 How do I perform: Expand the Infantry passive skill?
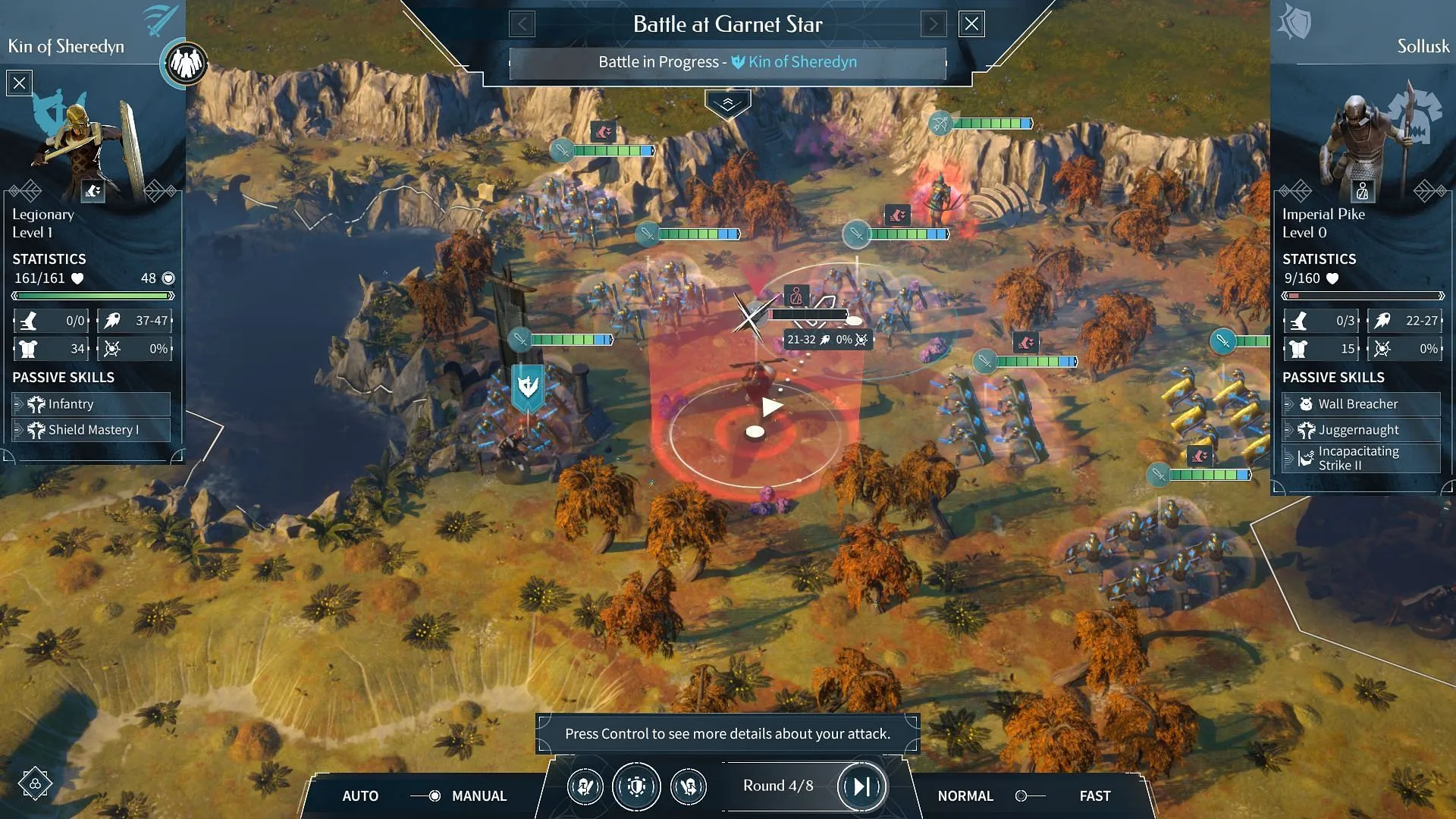click(x=91, y=404)
